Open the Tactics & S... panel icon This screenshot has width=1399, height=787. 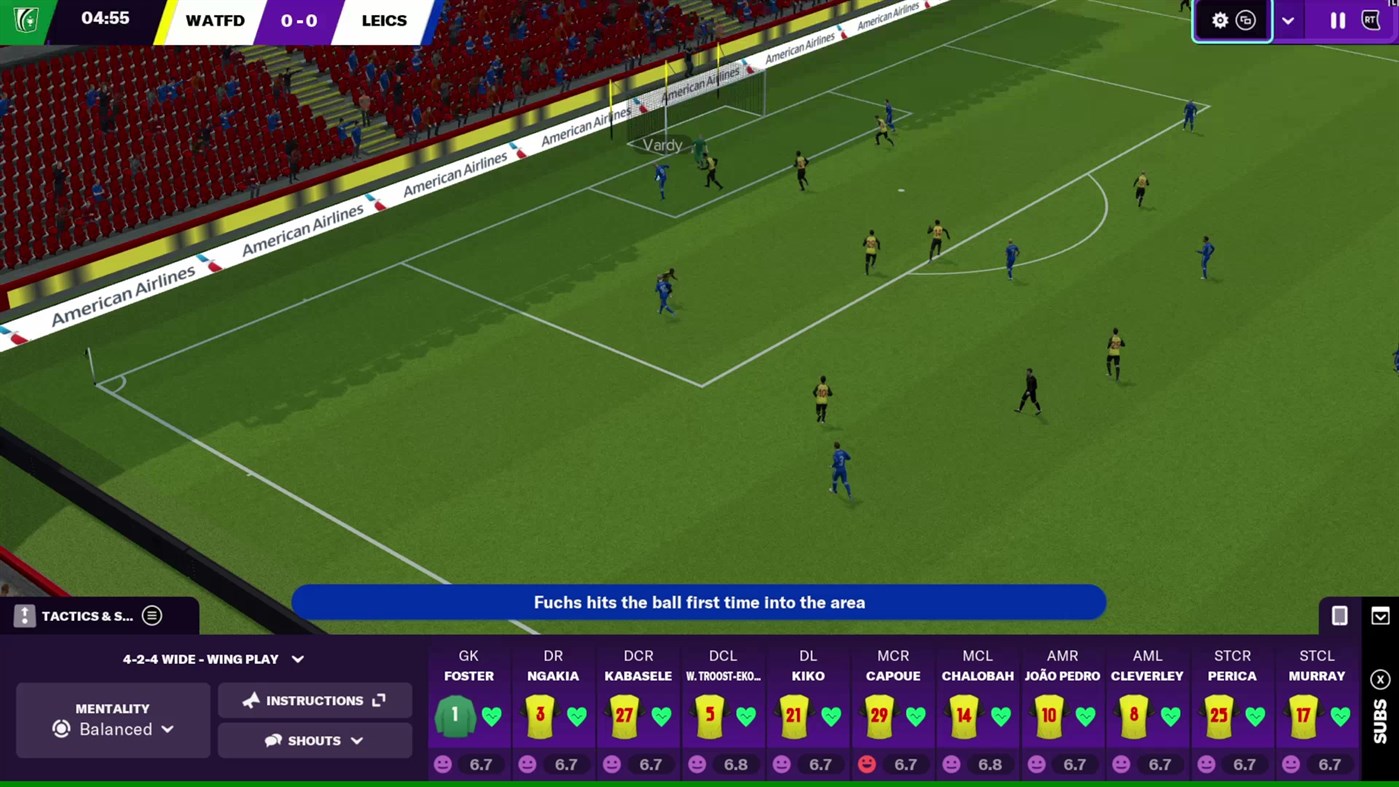[x=23, y=616]
